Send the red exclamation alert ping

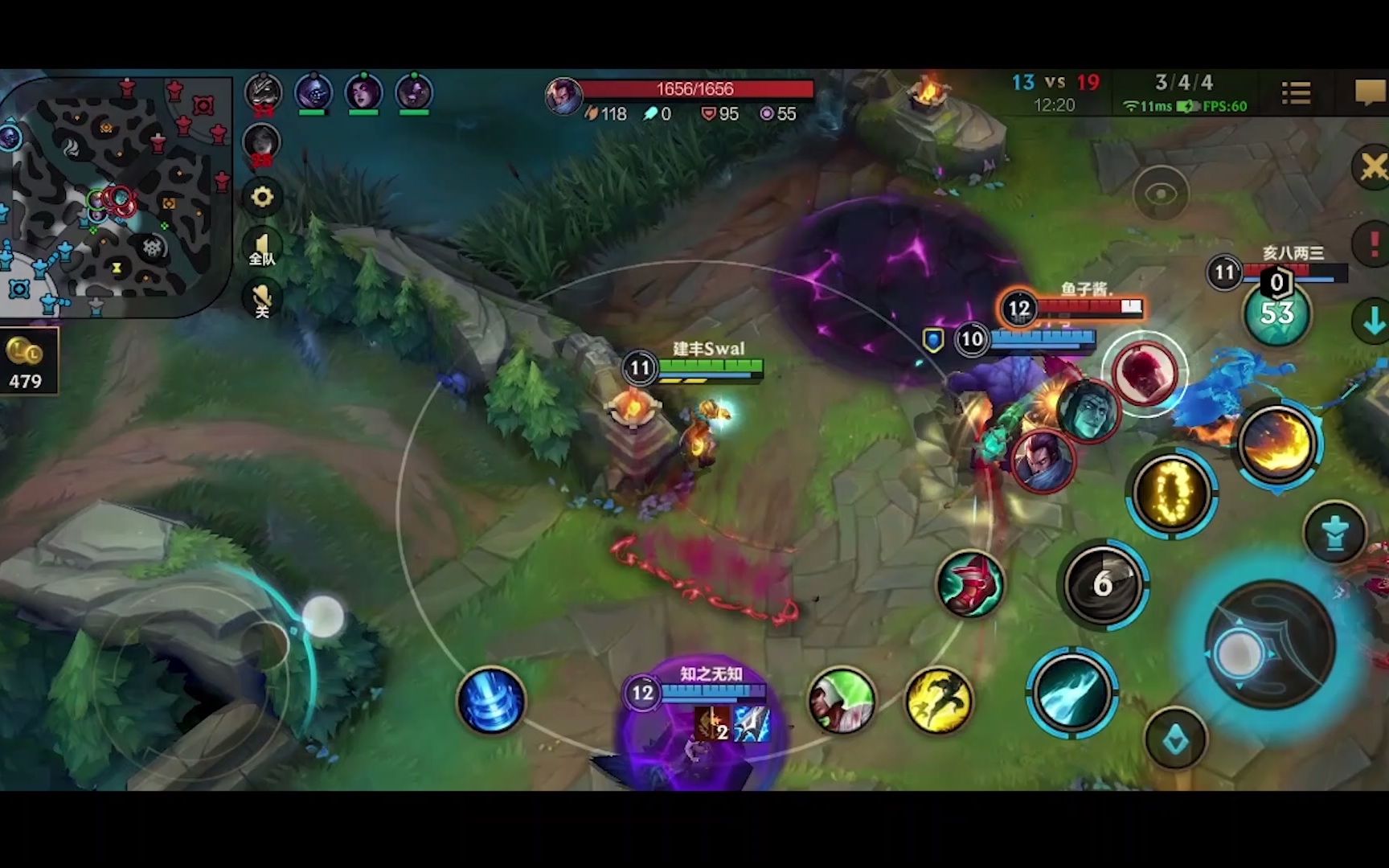[1373, 243]
